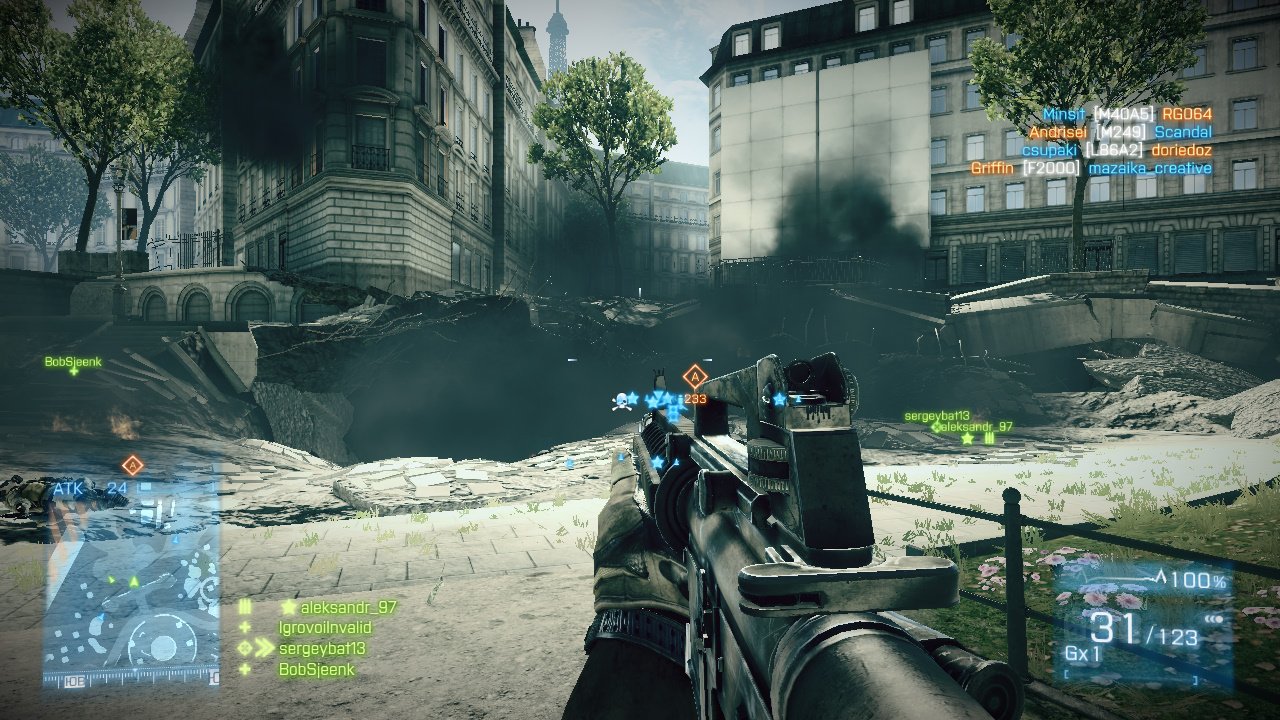Click the heartbeat health monitor line

pyautogui.click(x=1115, y=577)
